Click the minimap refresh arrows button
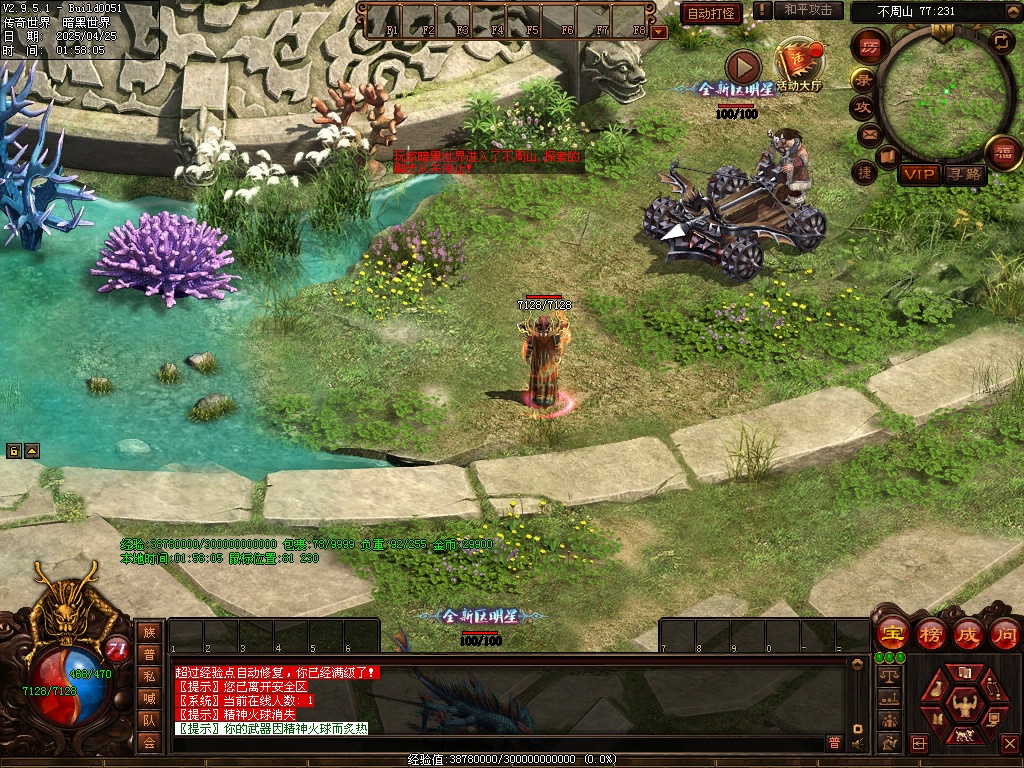Image resolution: width=1024 pixels, height=768 pixels. pos(1001,41)
